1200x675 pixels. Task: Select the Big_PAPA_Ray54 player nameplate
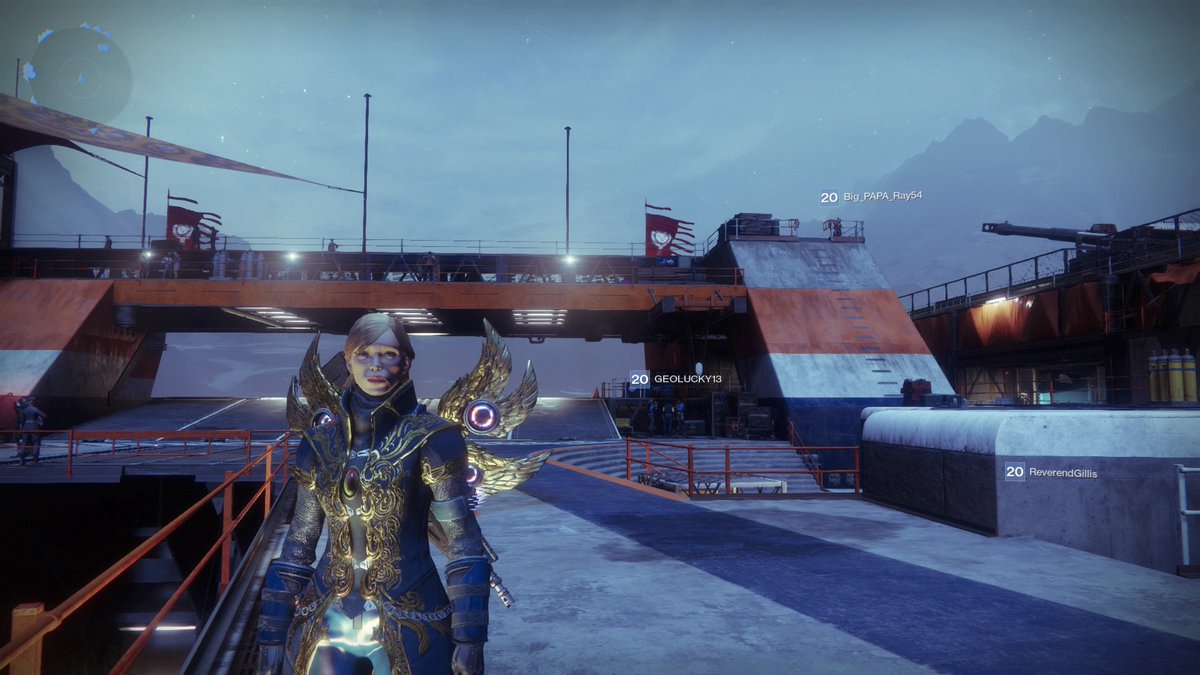871,197
